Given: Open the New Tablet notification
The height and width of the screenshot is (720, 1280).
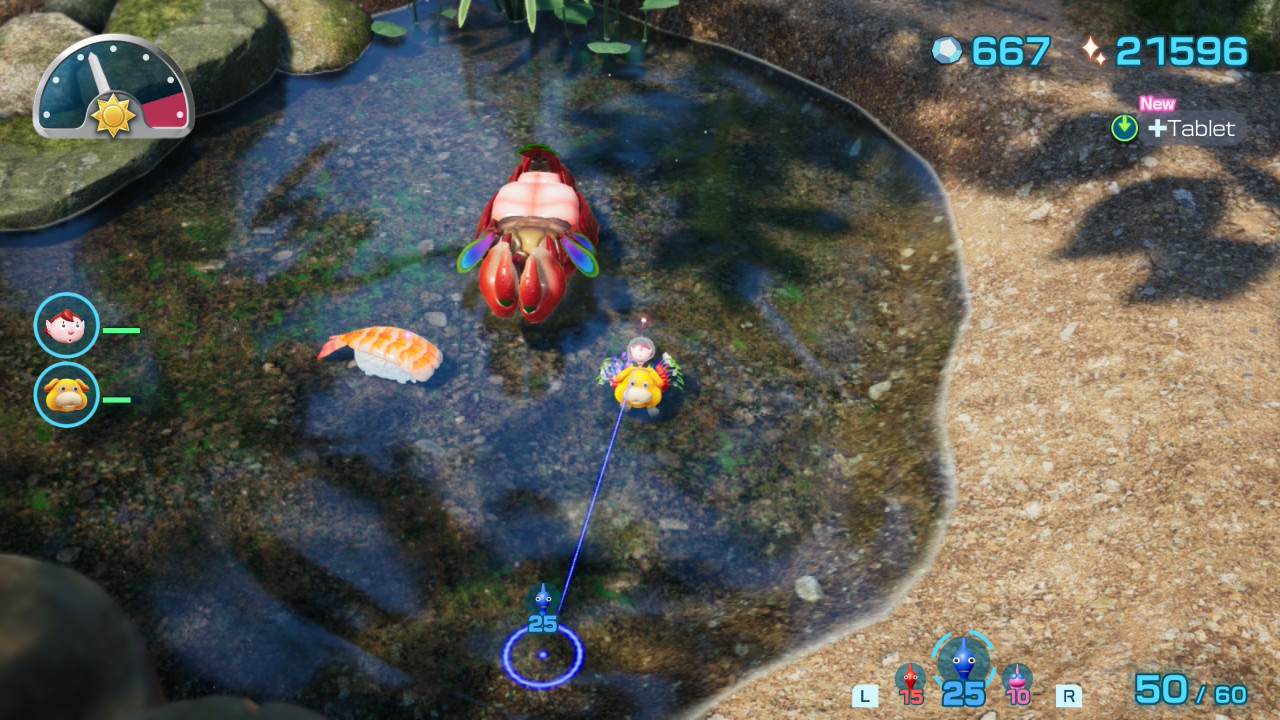Looking at the screenshot, I should pyautogui.click(x=1178, y=128).
